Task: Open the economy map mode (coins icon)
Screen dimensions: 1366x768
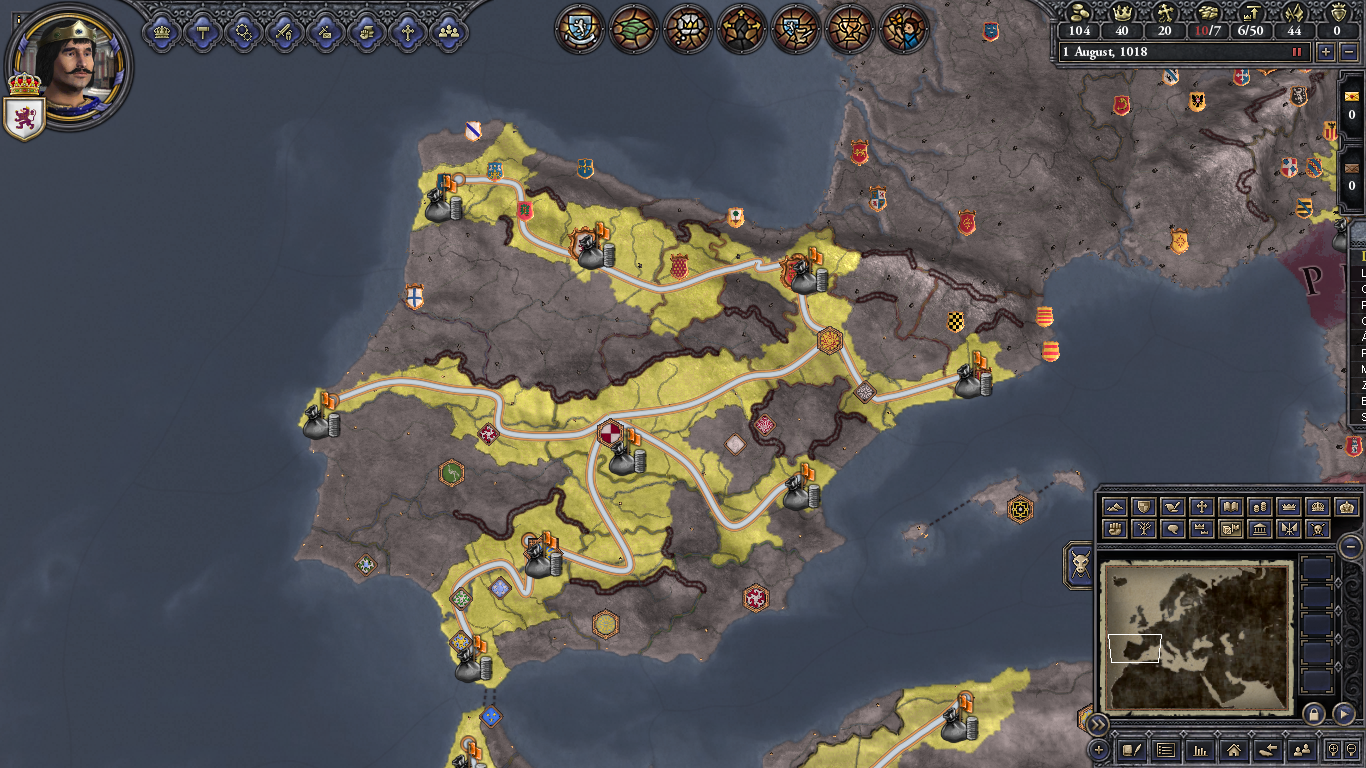Action: 1261,507
